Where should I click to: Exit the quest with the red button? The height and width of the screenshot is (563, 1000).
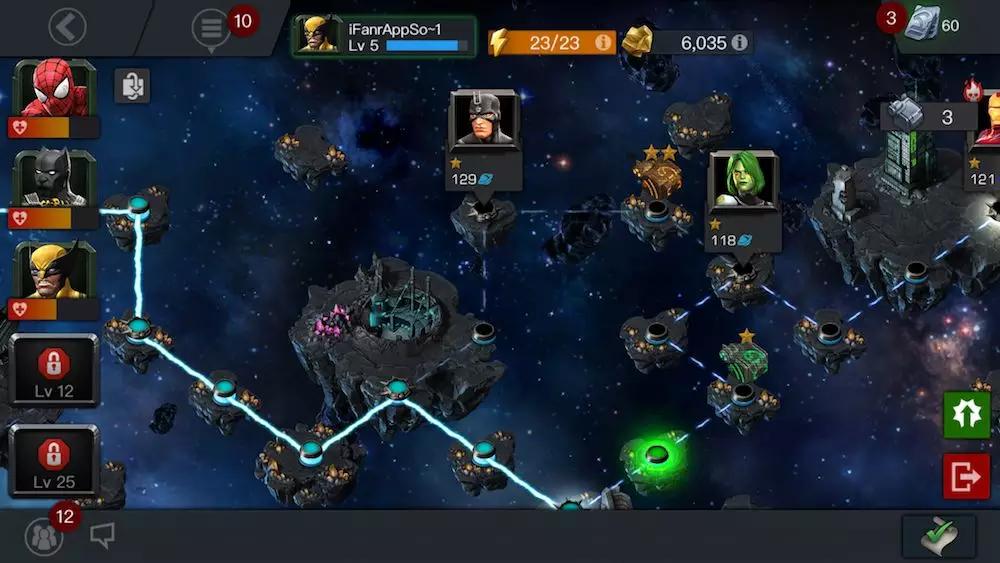point(966,476)
